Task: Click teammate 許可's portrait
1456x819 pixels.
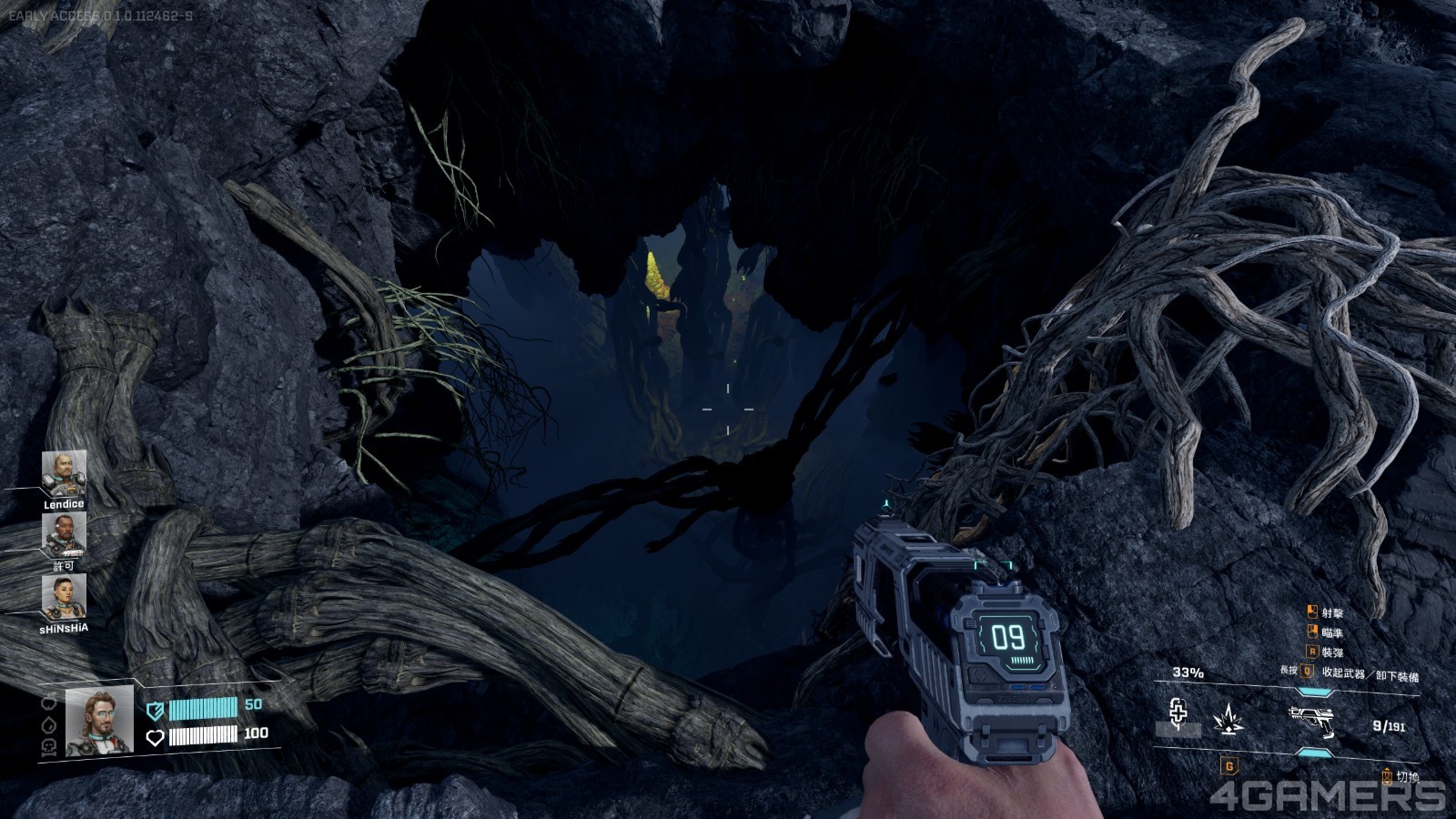Action: coord(64,535)
